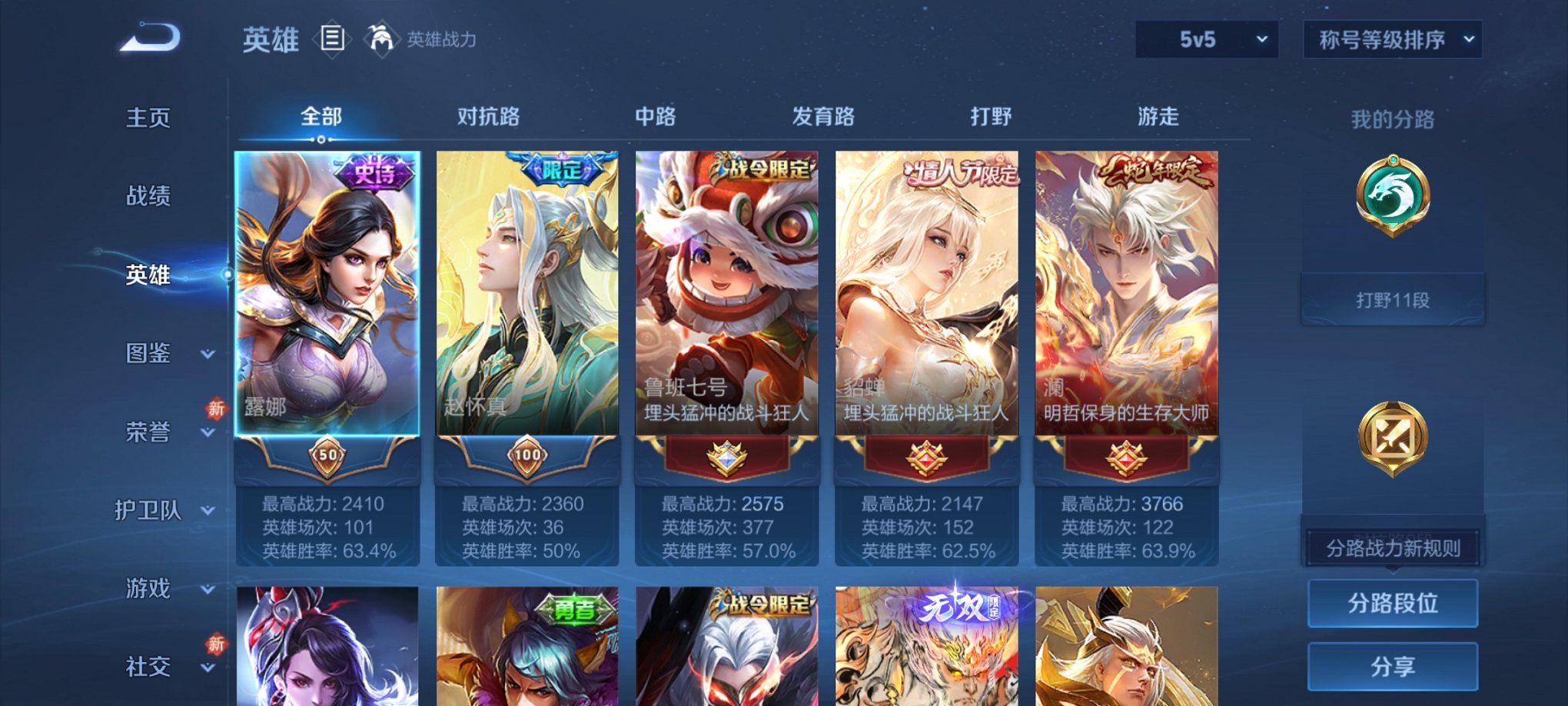
Task: Click the 分享 button
Action: pyautogui.click(x=1392, y=668)
